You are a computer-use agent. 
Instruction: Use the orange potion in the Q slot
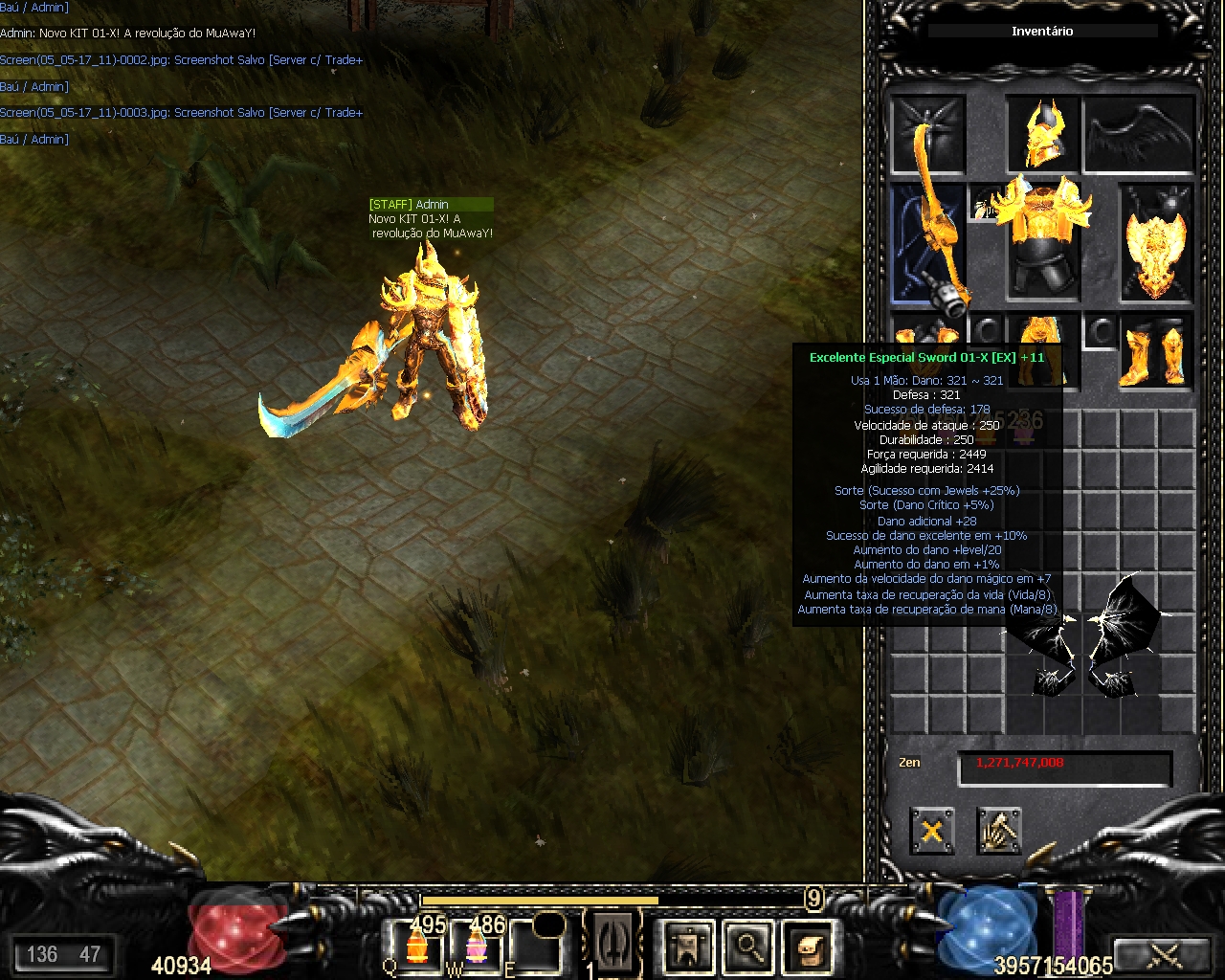[416, 946]
